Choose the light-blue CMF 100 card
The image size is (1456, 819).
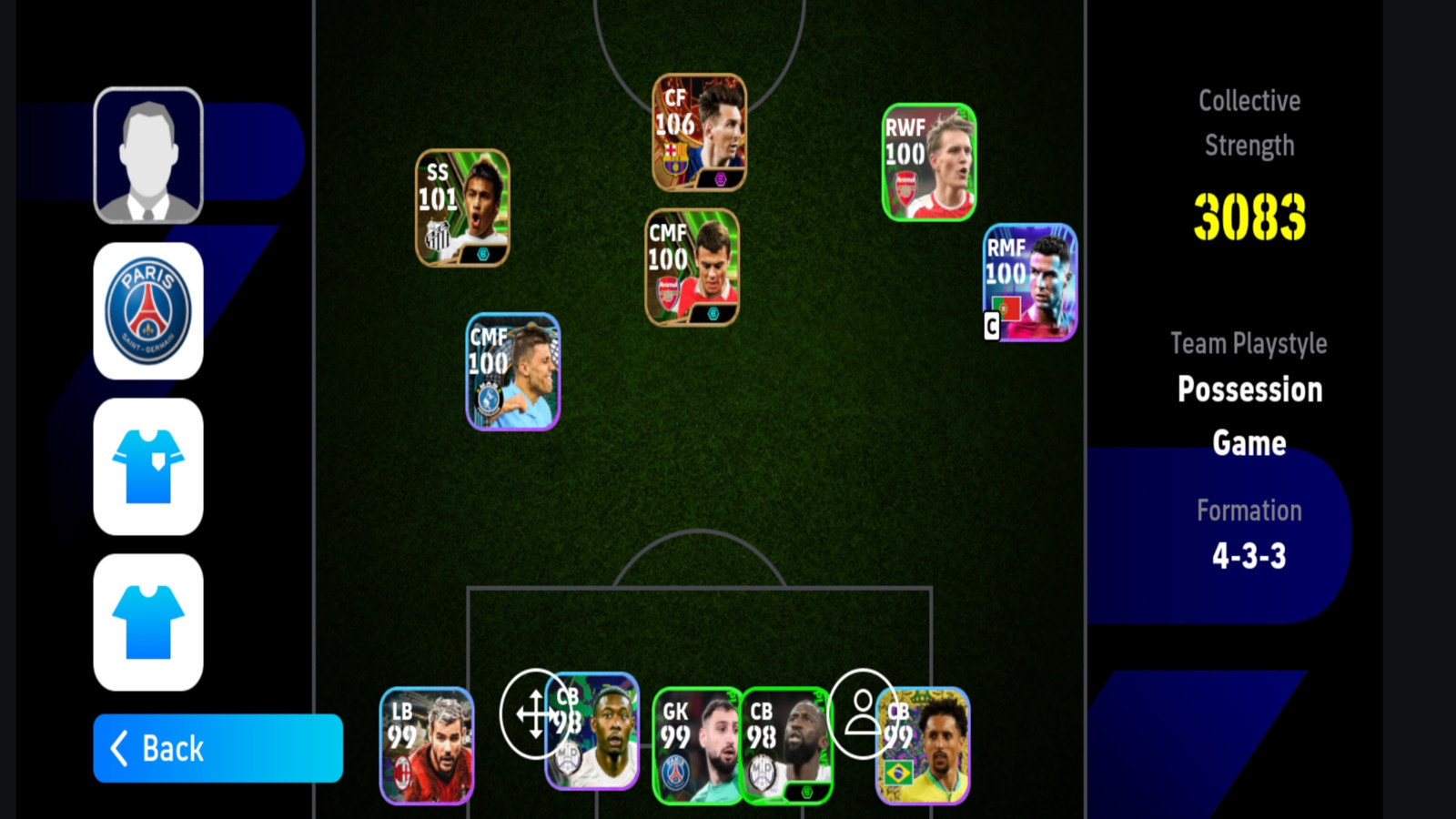click(512, 371)
